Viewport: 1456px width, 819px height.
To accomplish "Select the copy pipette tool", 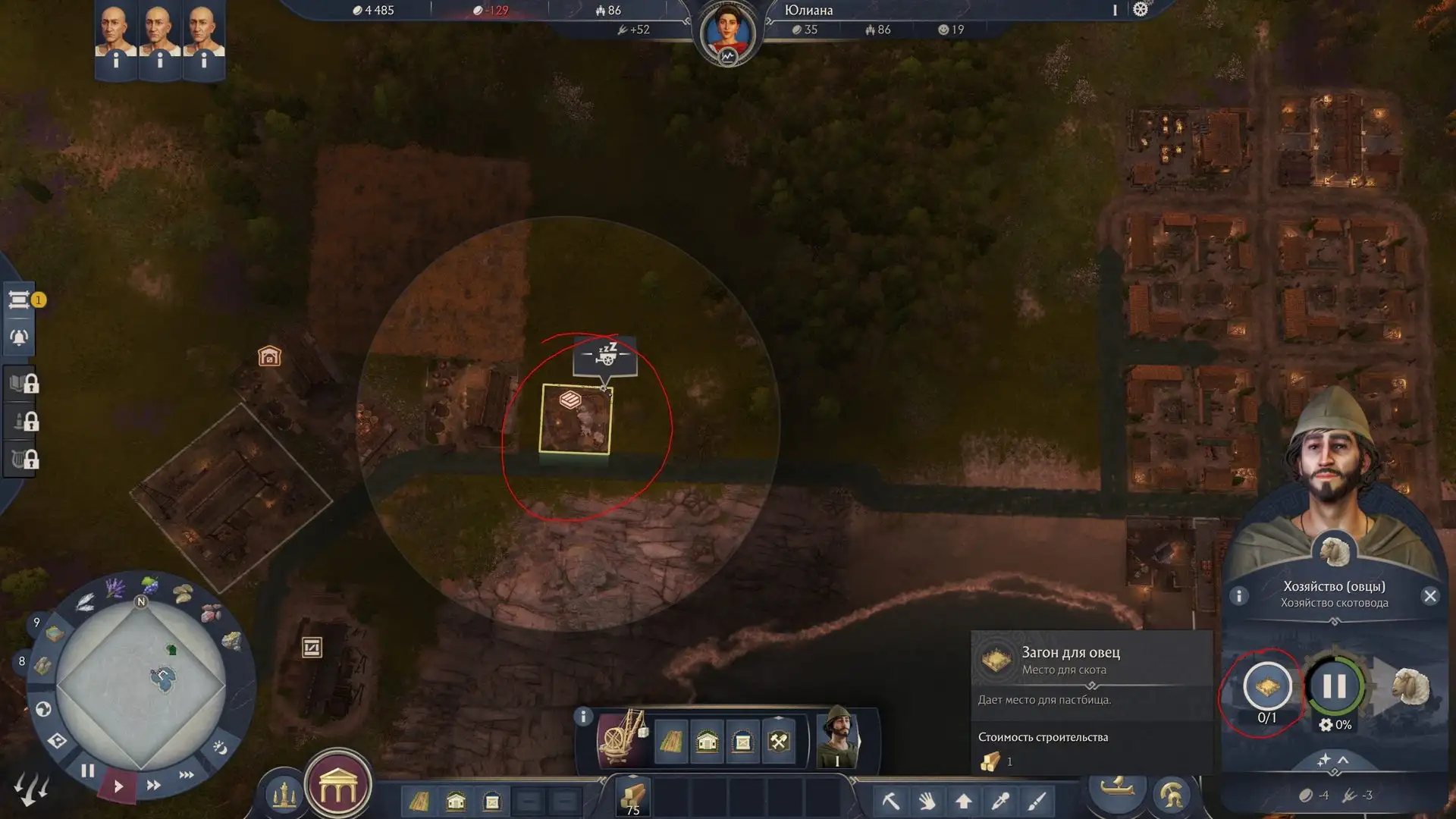I will 1000,801.
